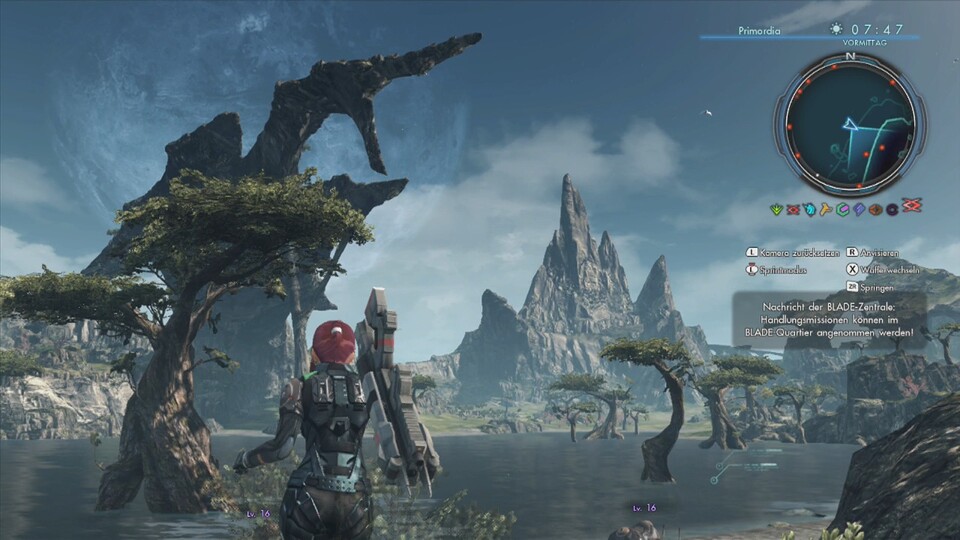Select the yellow arrow icon under the minimap

tap(826, 209)
